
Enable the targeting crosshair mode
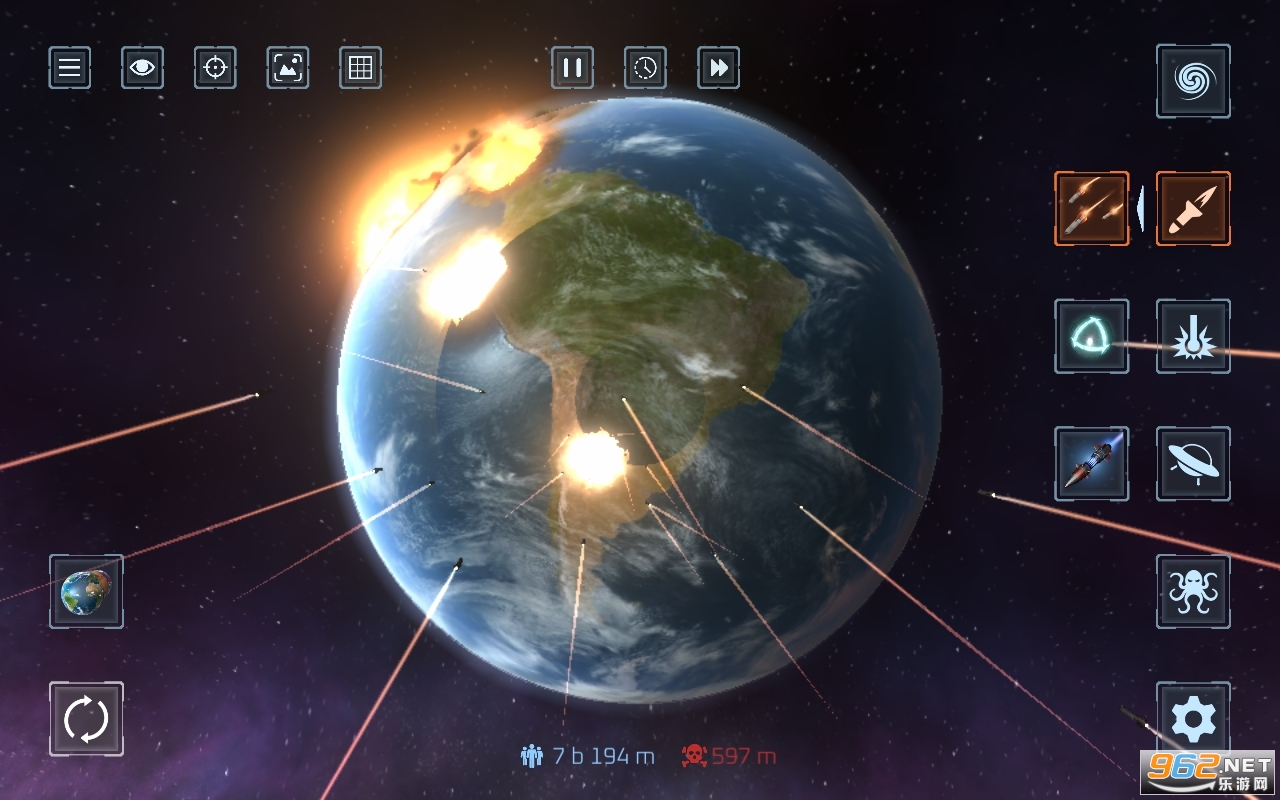coord(214,67)
